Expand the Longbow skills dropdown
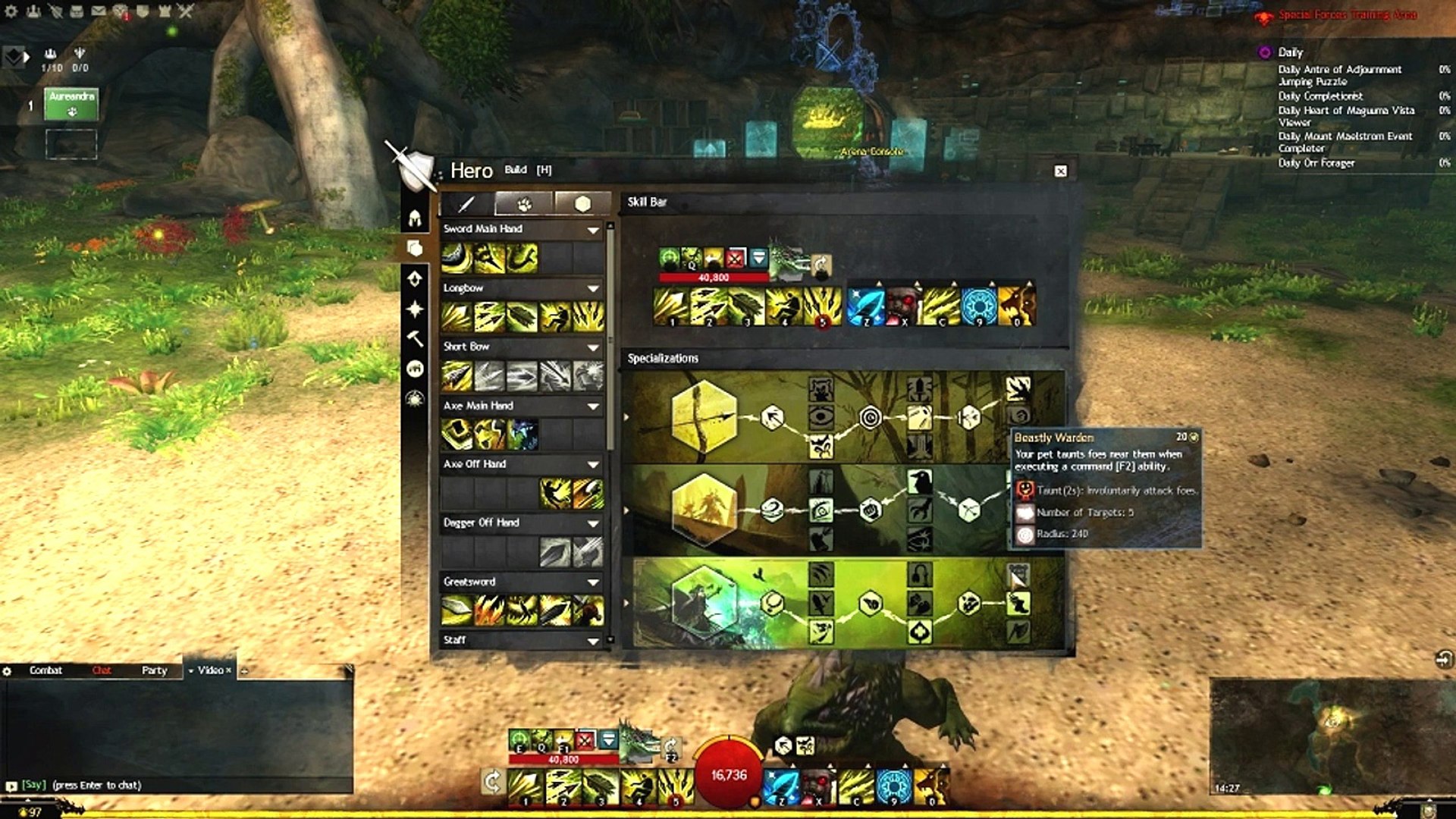This screenshot has width=1456, height=819. point(593,288)
